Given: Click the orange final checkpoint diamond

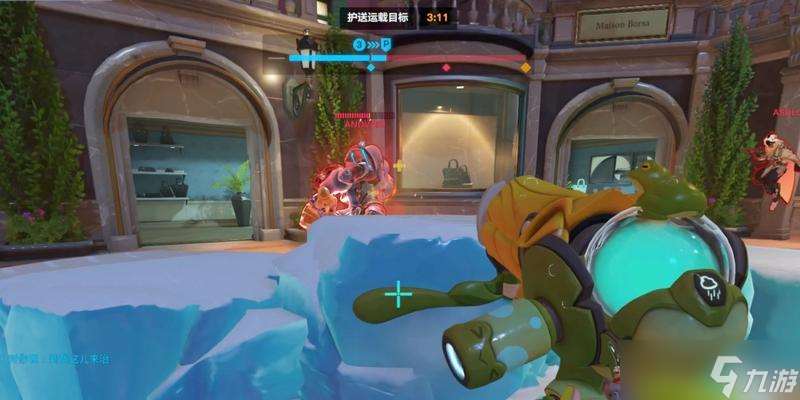Looking at the screenshot, I should pyautogui.click(x=525, y=67).
